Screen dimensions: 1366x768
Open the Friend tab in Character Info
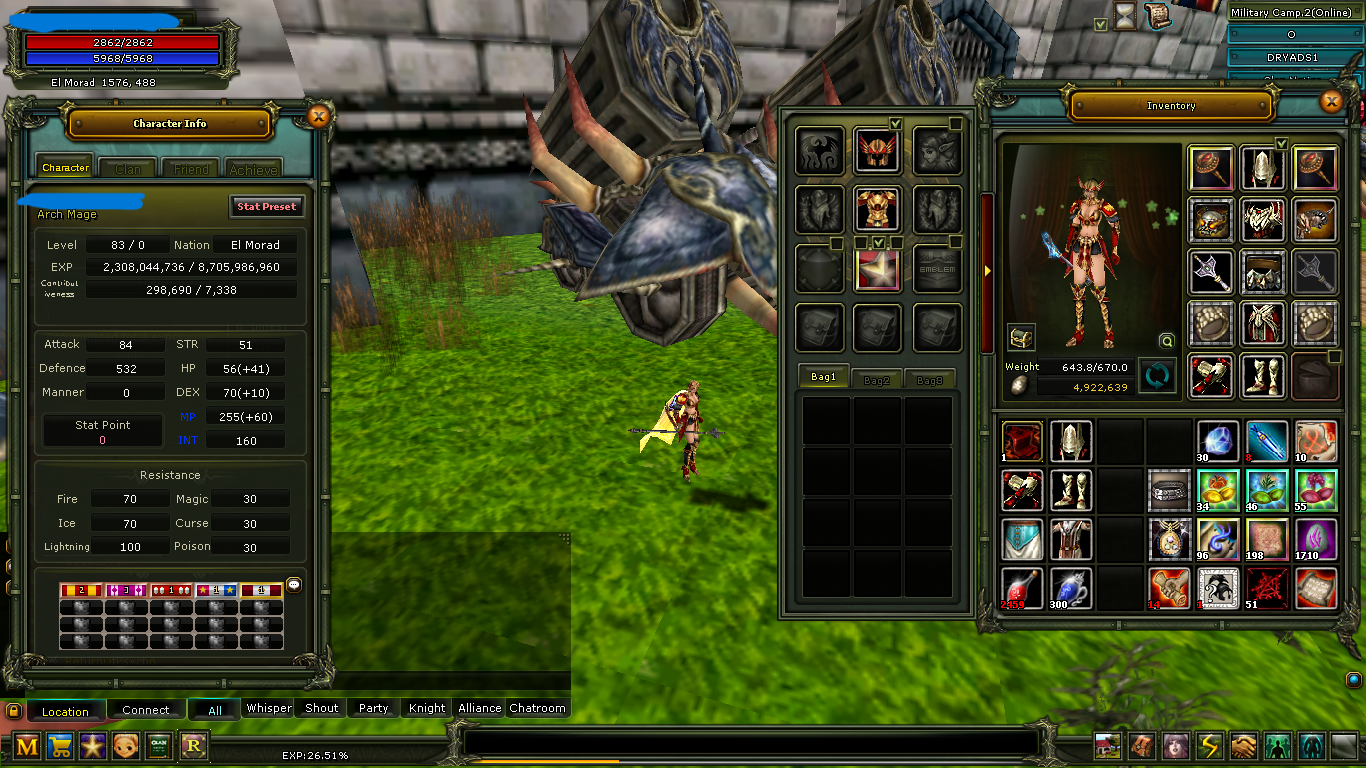pyautogui.click(x=190, y=168)
